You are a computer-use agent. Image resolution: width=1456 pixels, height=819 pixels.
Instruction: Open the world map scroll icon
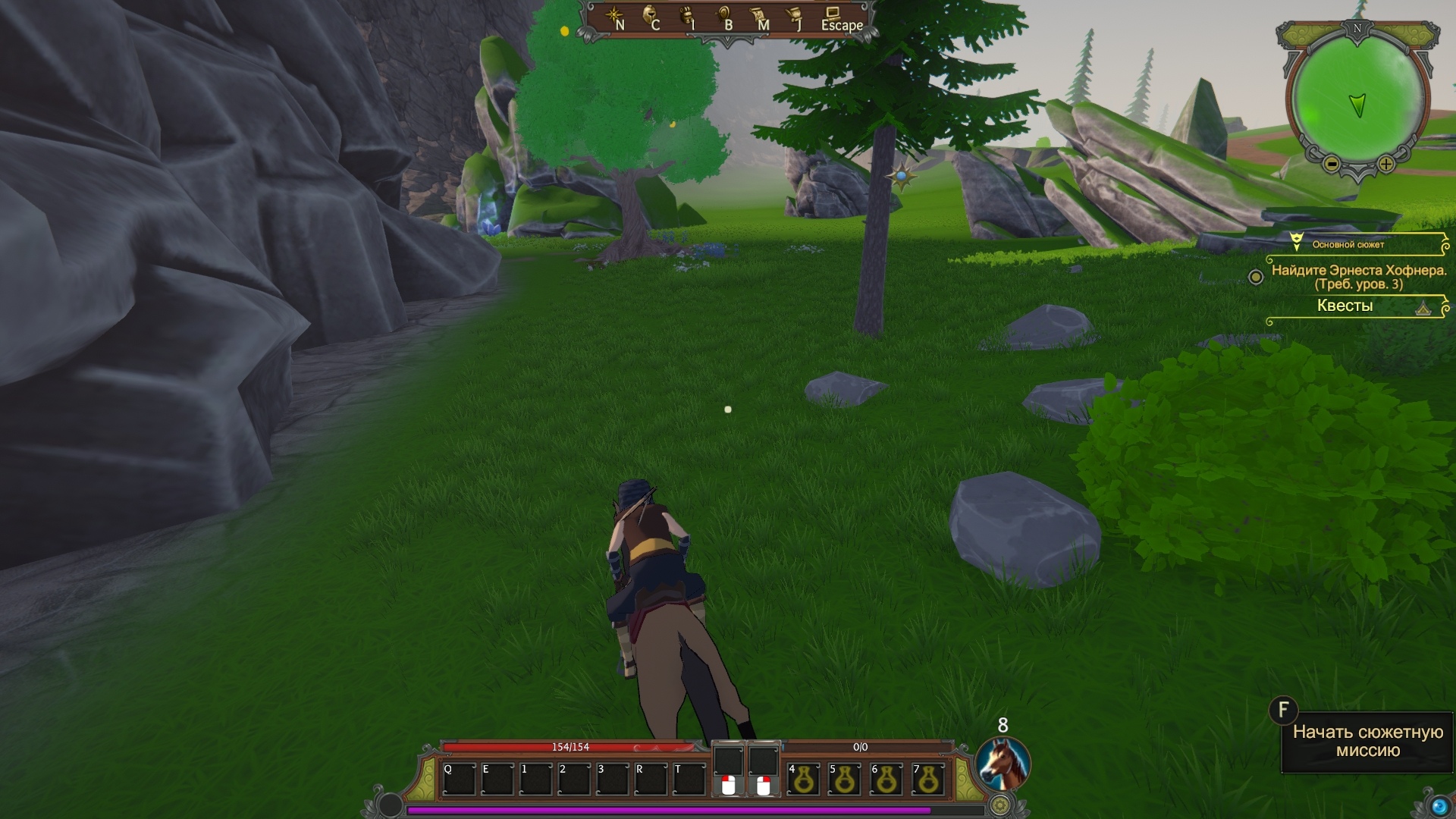click(x=759, y=17)
